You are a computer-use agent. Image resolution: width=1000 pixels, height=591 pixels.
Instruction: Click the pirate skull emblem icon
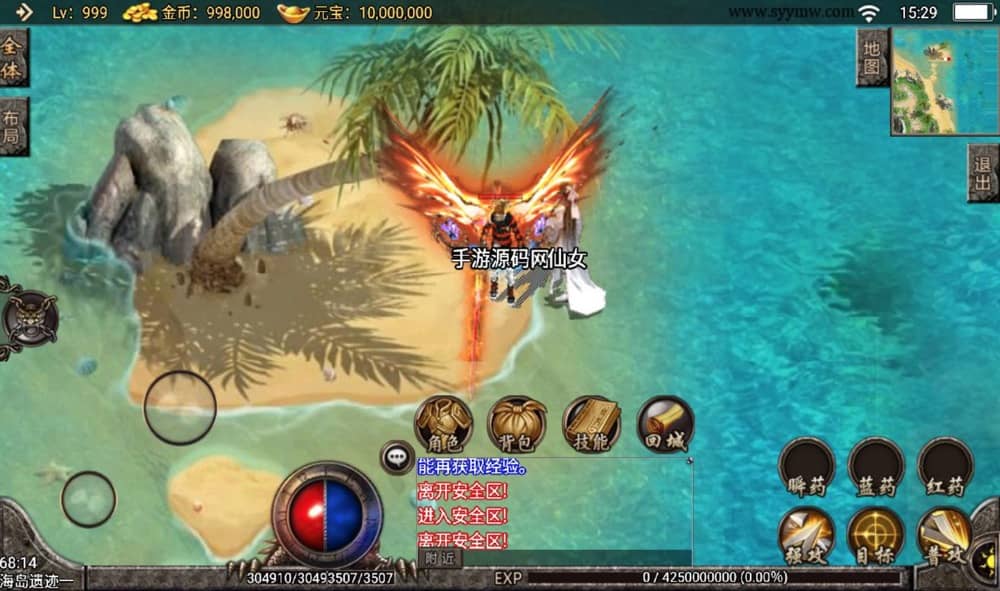[28, 319]
